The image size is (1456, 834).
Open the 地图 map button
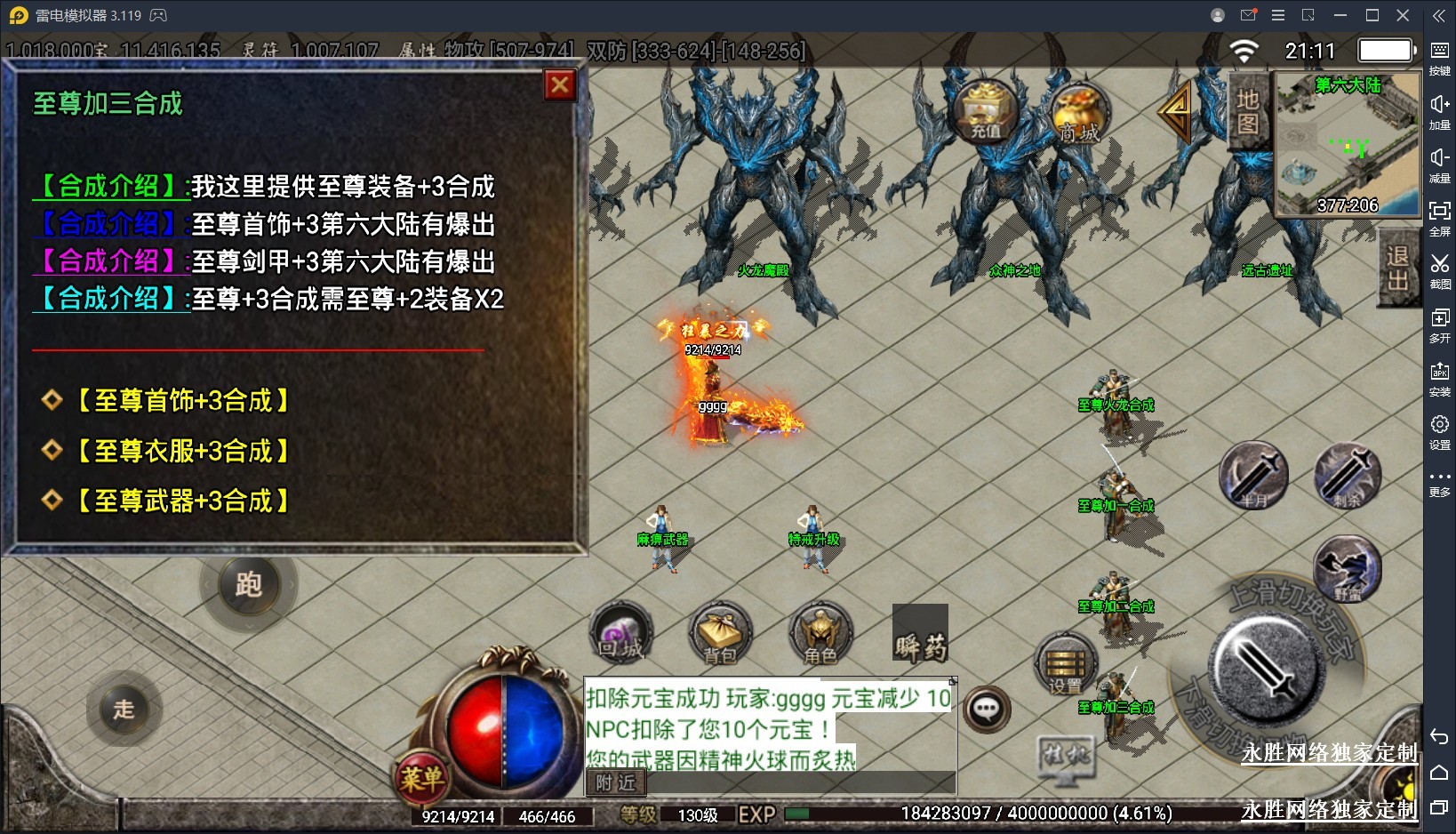point(1248,111)
